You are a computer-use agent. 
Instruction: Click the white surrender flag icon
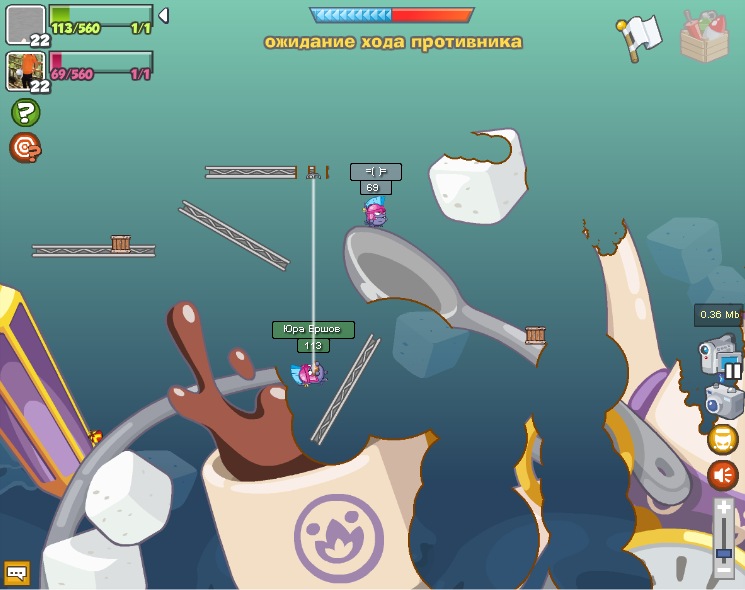point(640,36)
